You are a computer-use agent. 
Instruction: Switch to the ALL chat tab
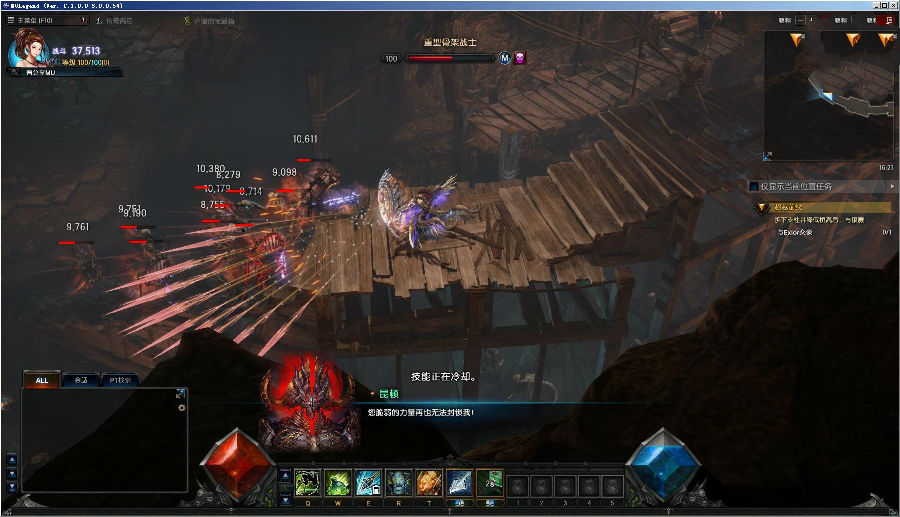41,380
